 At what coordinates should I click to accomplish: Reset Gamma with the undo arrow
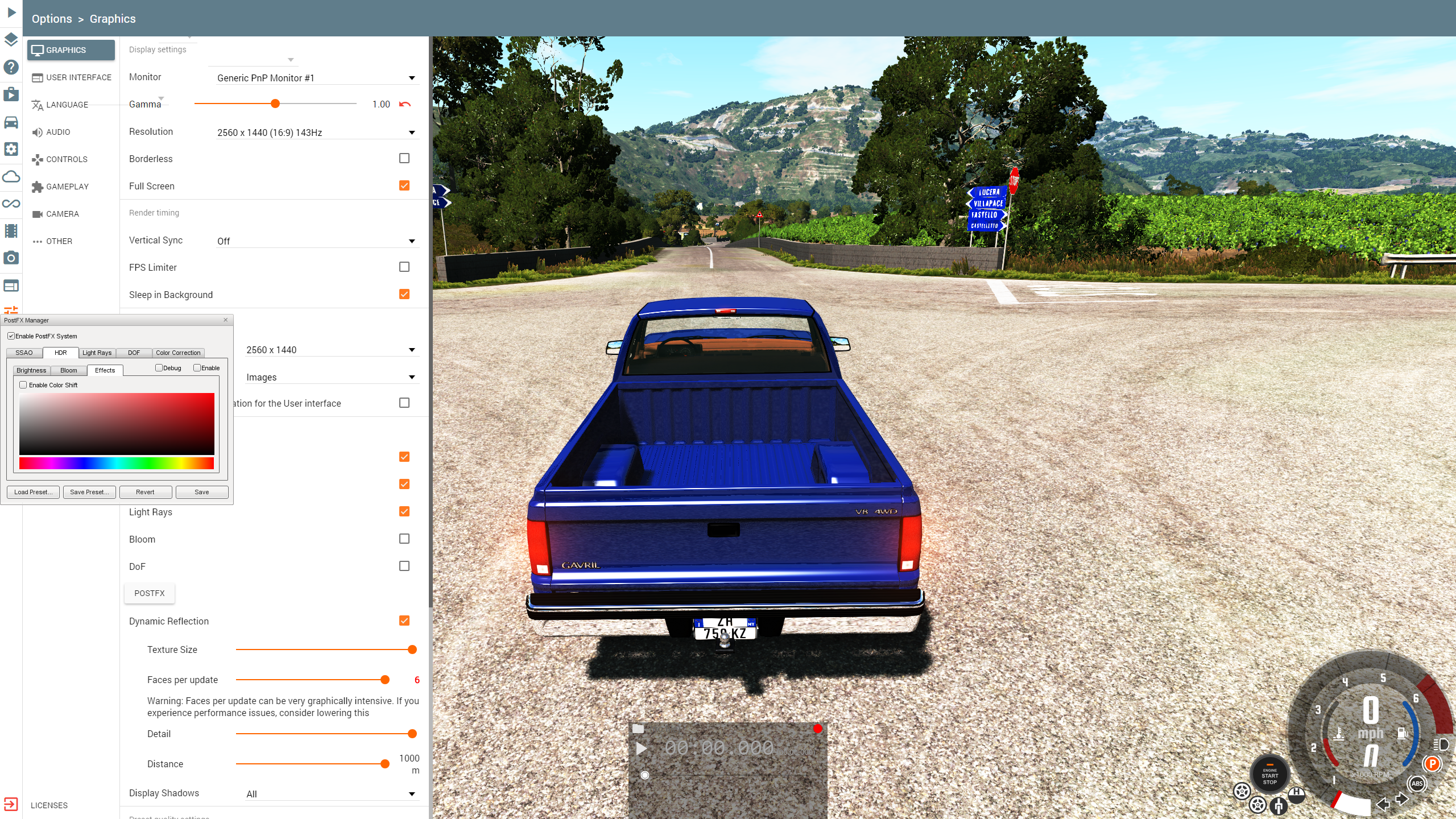click(x=405, y=104)
